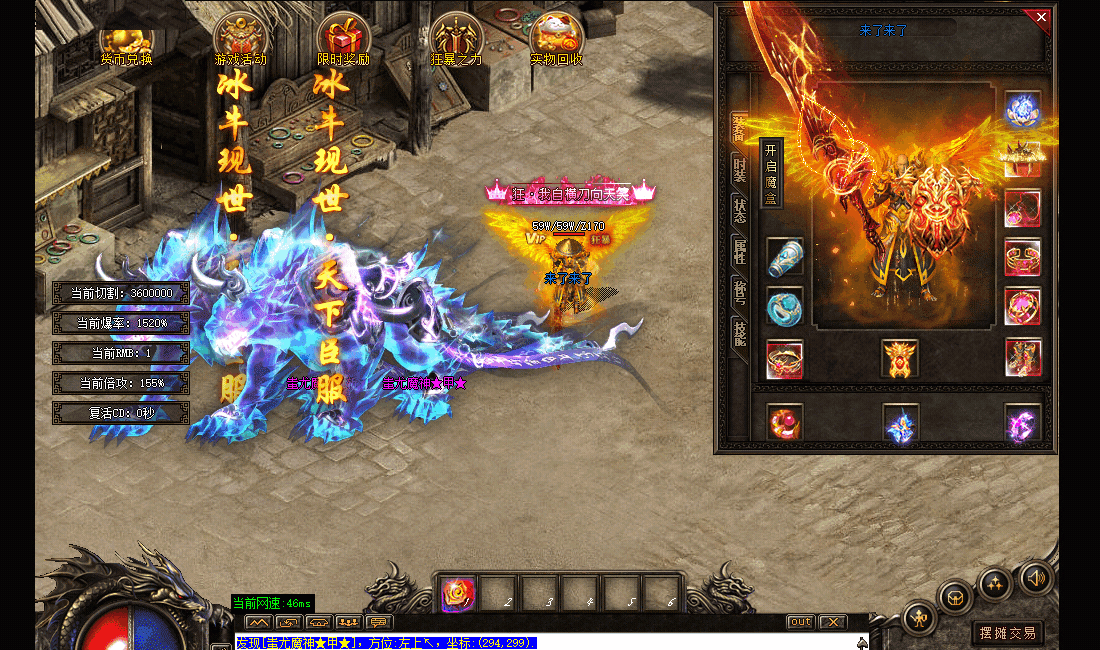This screenshot has height=650, width=1100.
Task: Select the purple swirl rune slot
Action: 1023,423
